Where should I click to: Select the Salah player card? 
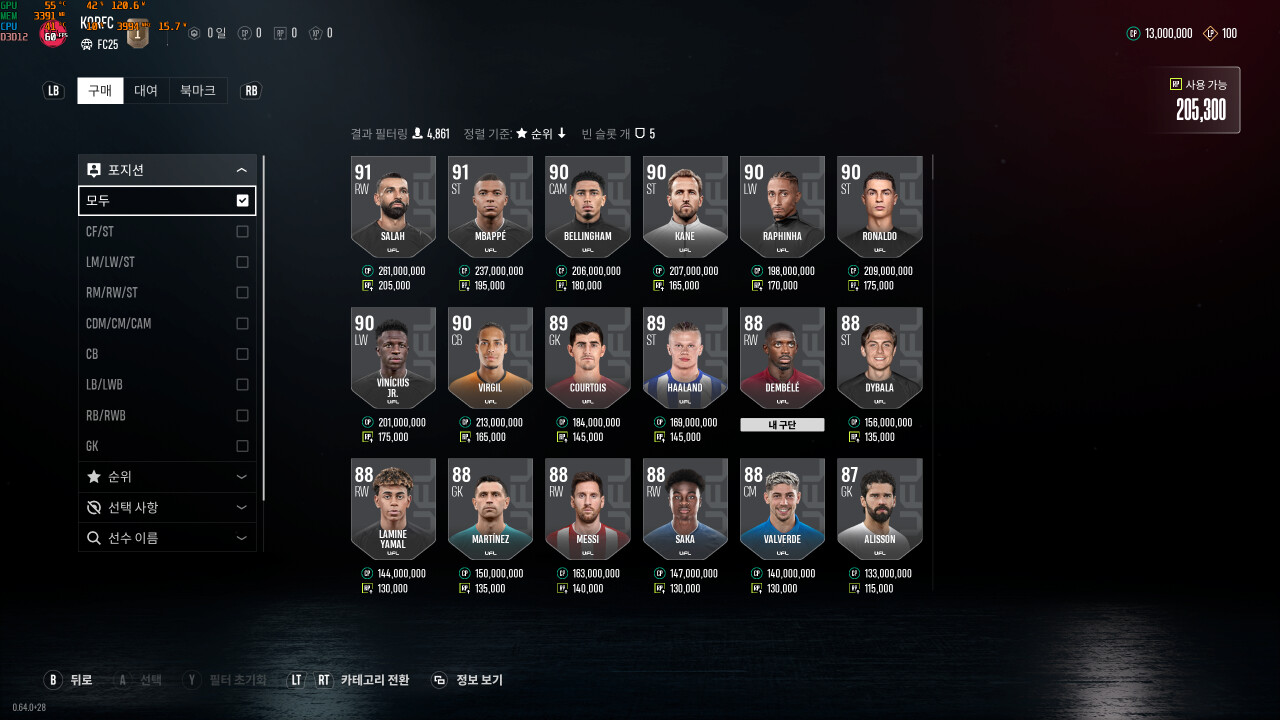[x=393, y=207]
